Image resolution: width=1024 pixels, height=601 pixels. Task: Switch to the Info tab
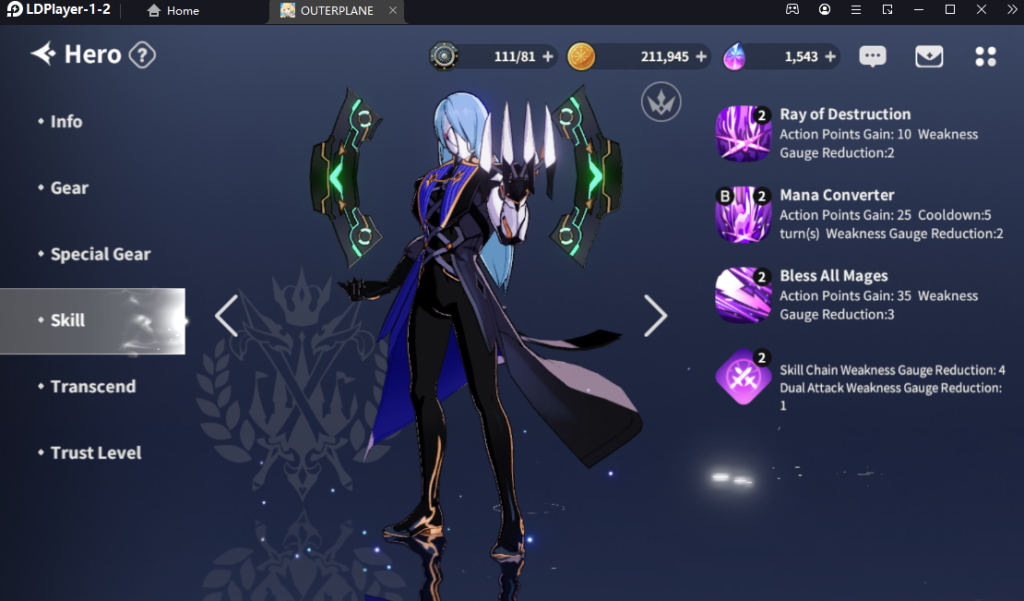point(67,122)
